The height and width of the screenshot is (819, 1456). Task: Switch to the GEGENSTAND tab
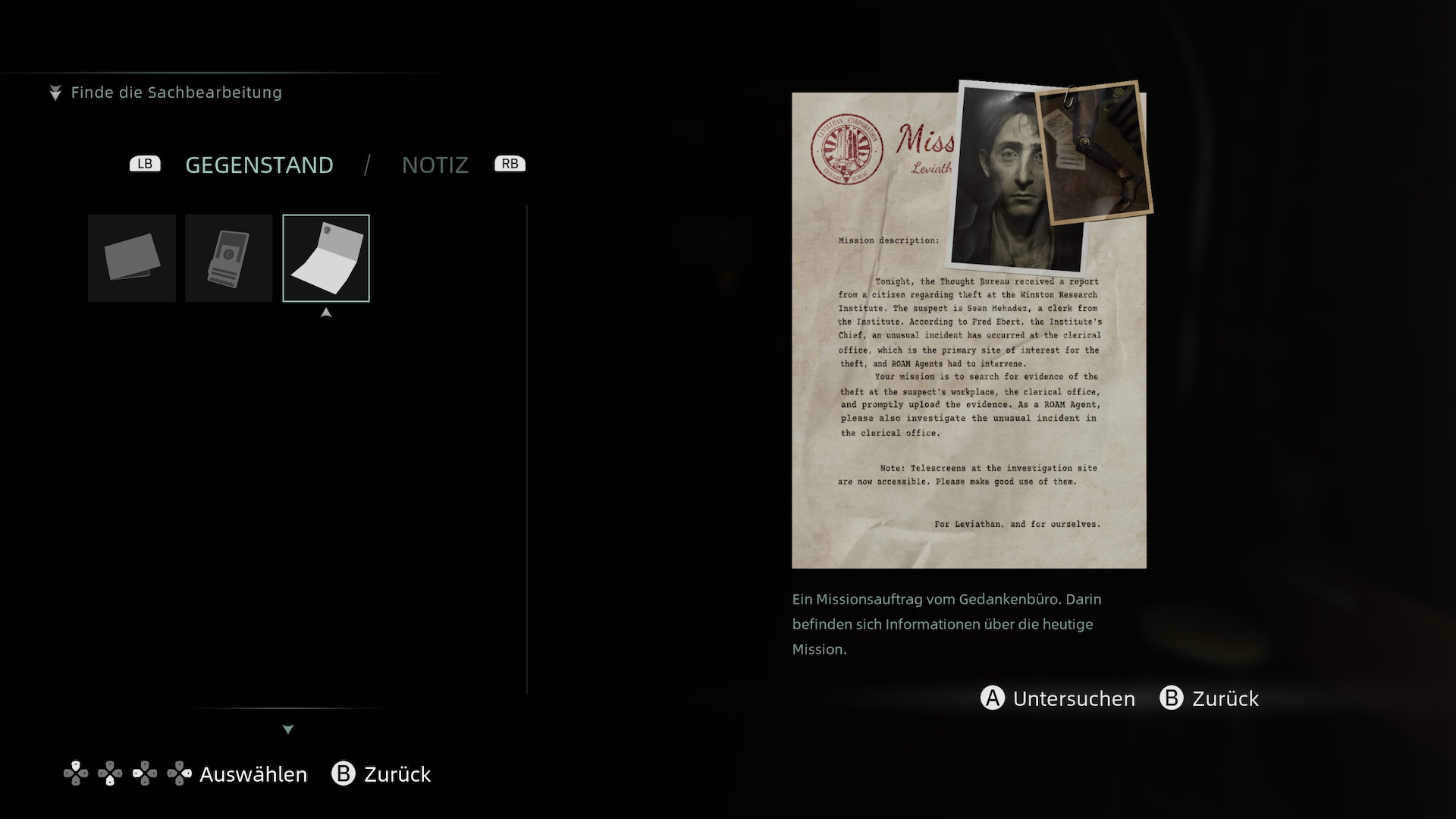coord(259,165)
